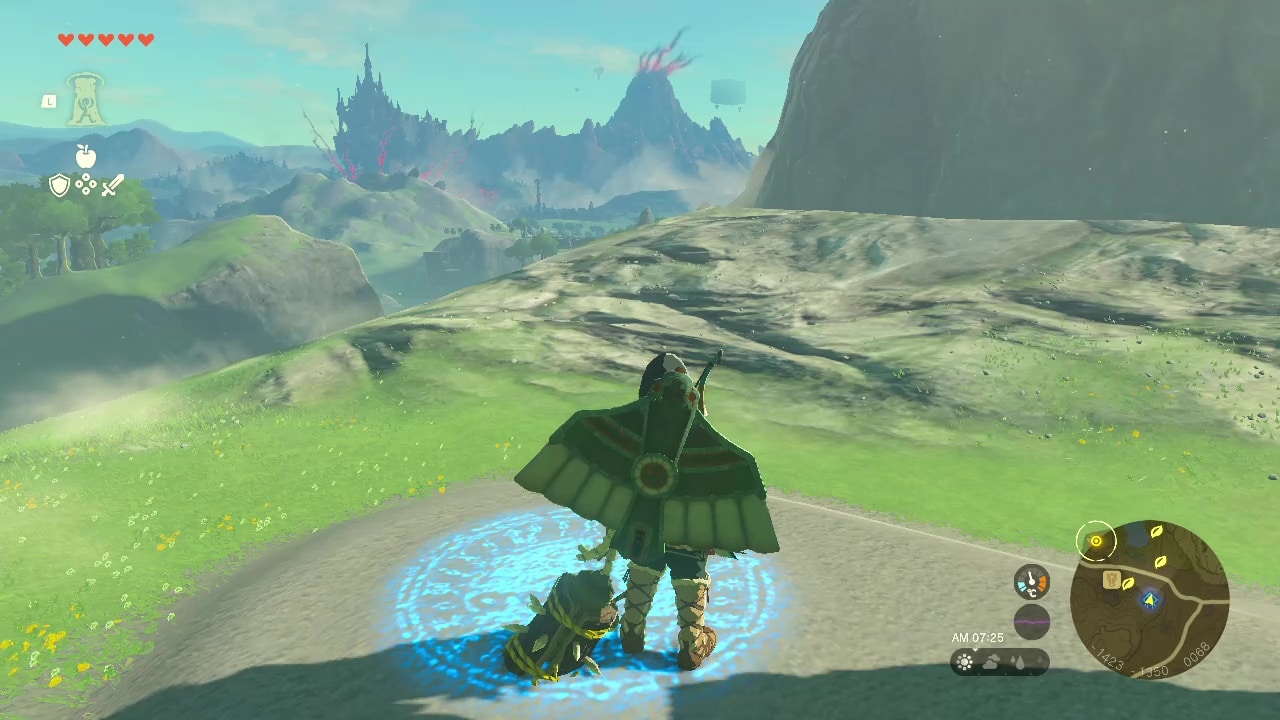Select the tan square stamp on minimap

point(1110,579)
